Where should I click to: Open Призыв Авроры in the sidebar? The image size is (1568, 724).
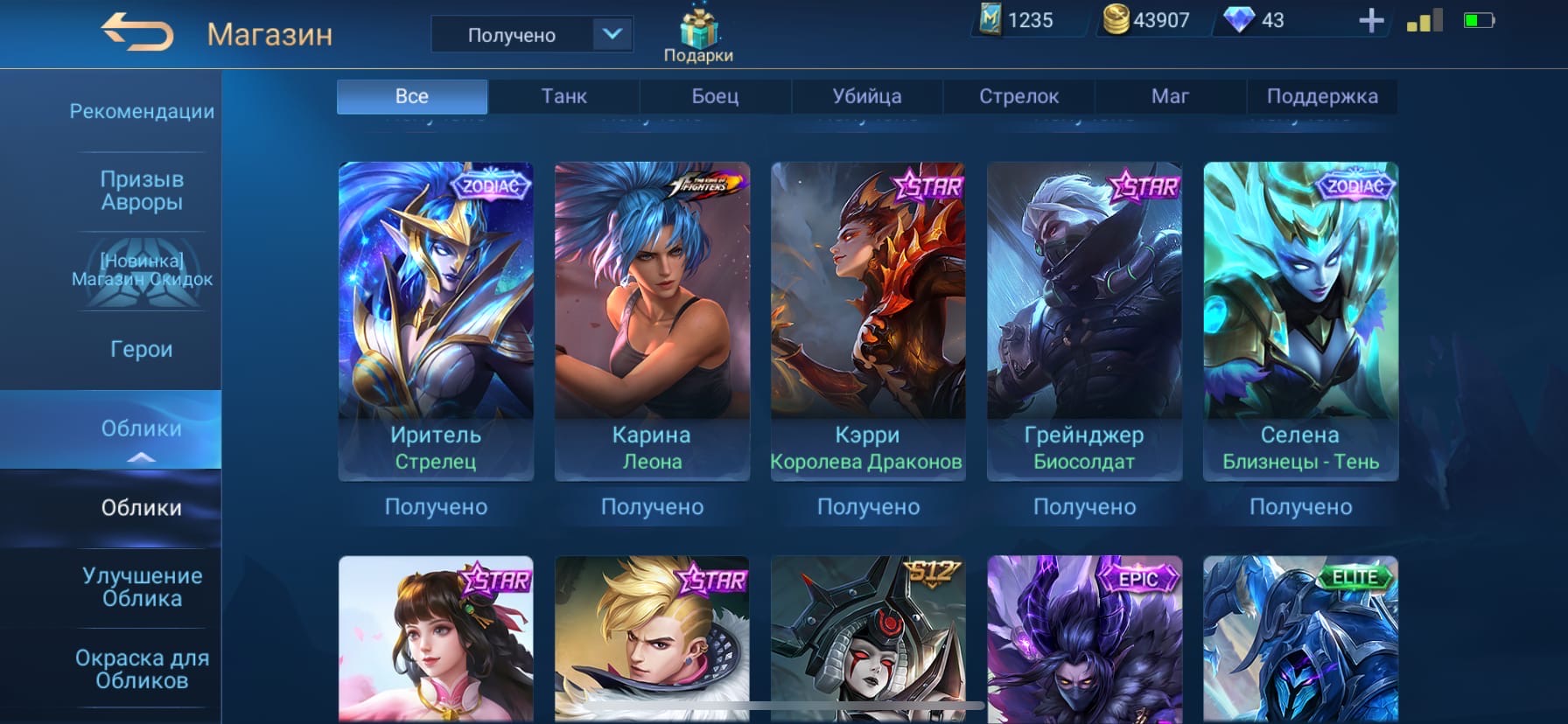click(x=141, y=191)
